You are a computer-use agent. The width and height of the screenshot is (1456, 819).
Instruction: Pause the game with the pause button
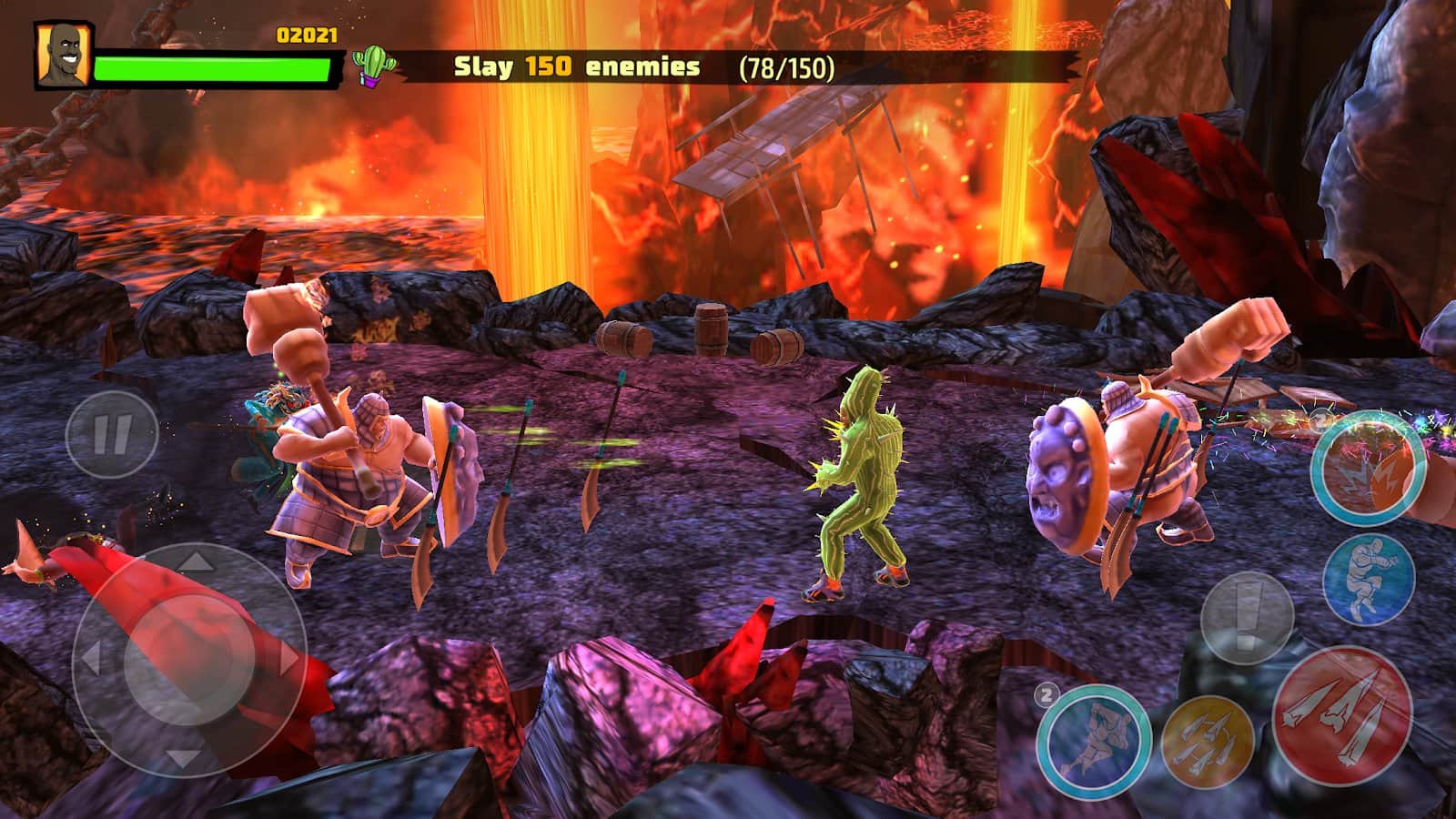112,435
